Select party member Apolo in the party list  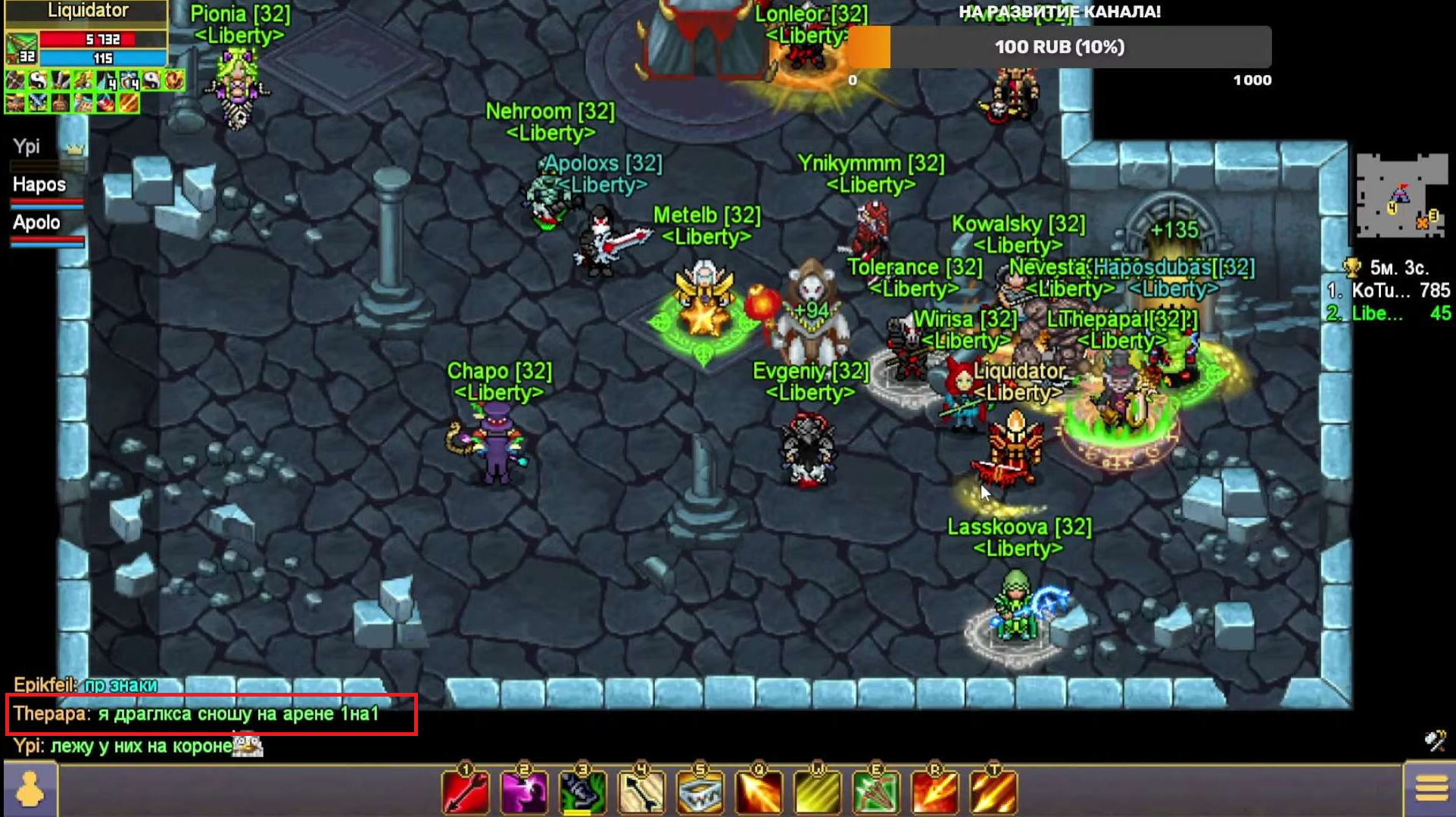pos(36,223)
